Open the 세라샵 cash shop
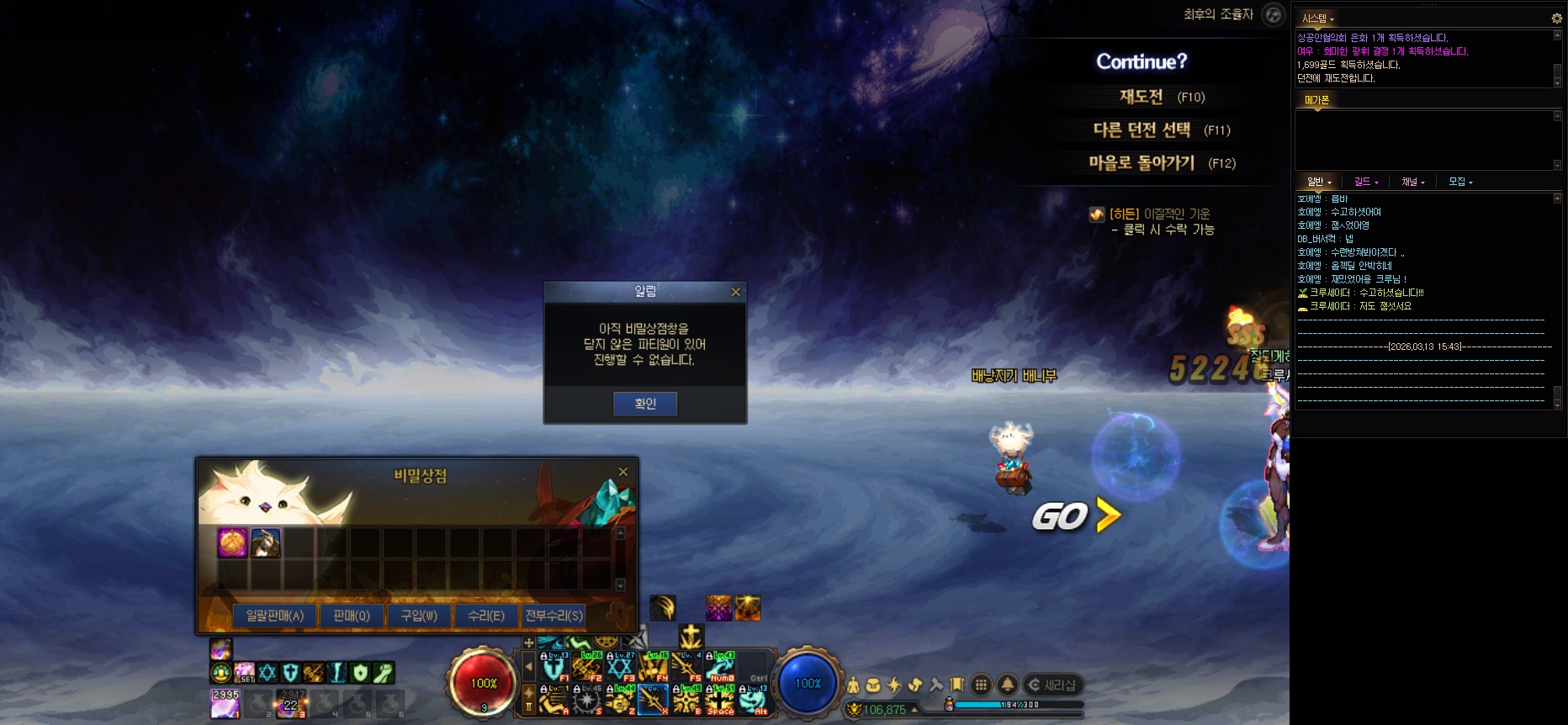Image resolution: width=1568 pixels, height=725 pixels. (1052, 685)
